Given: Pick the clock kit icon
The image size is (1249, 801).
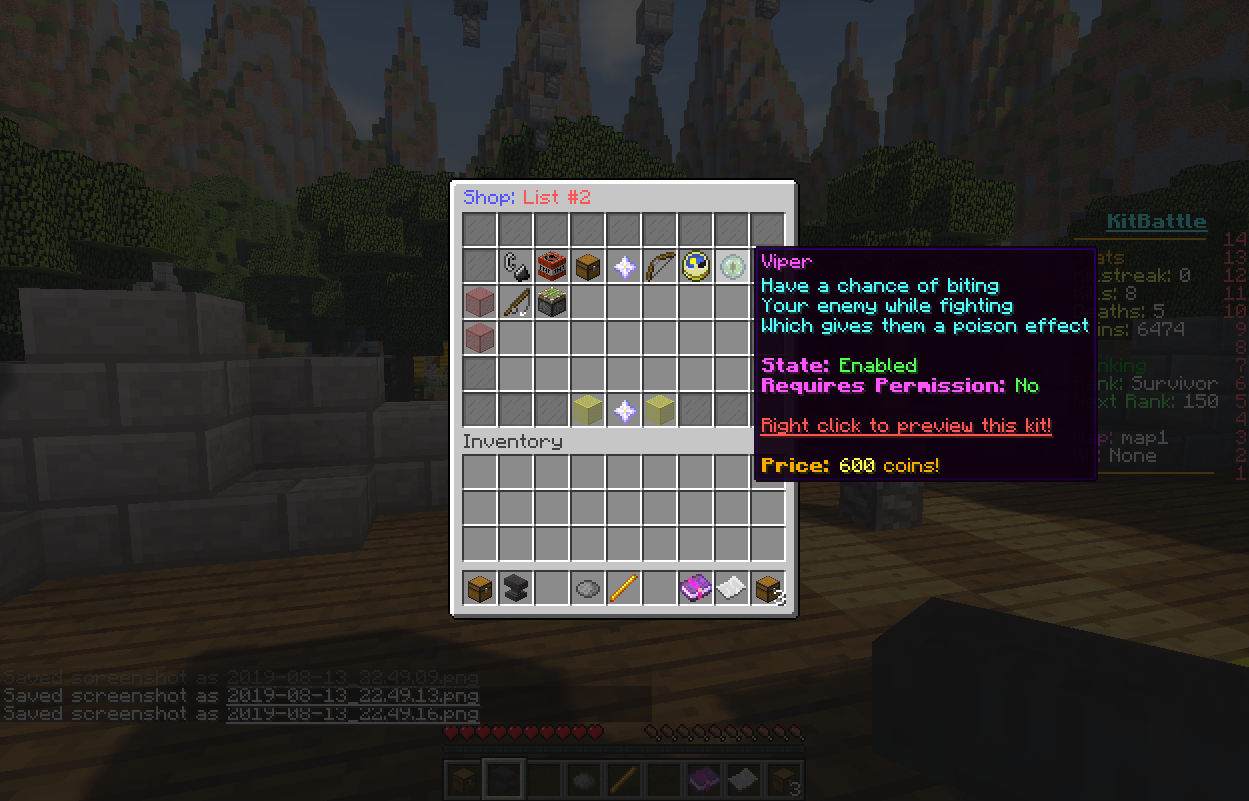Looking at the screenshot, I should [x=696, y=266].
